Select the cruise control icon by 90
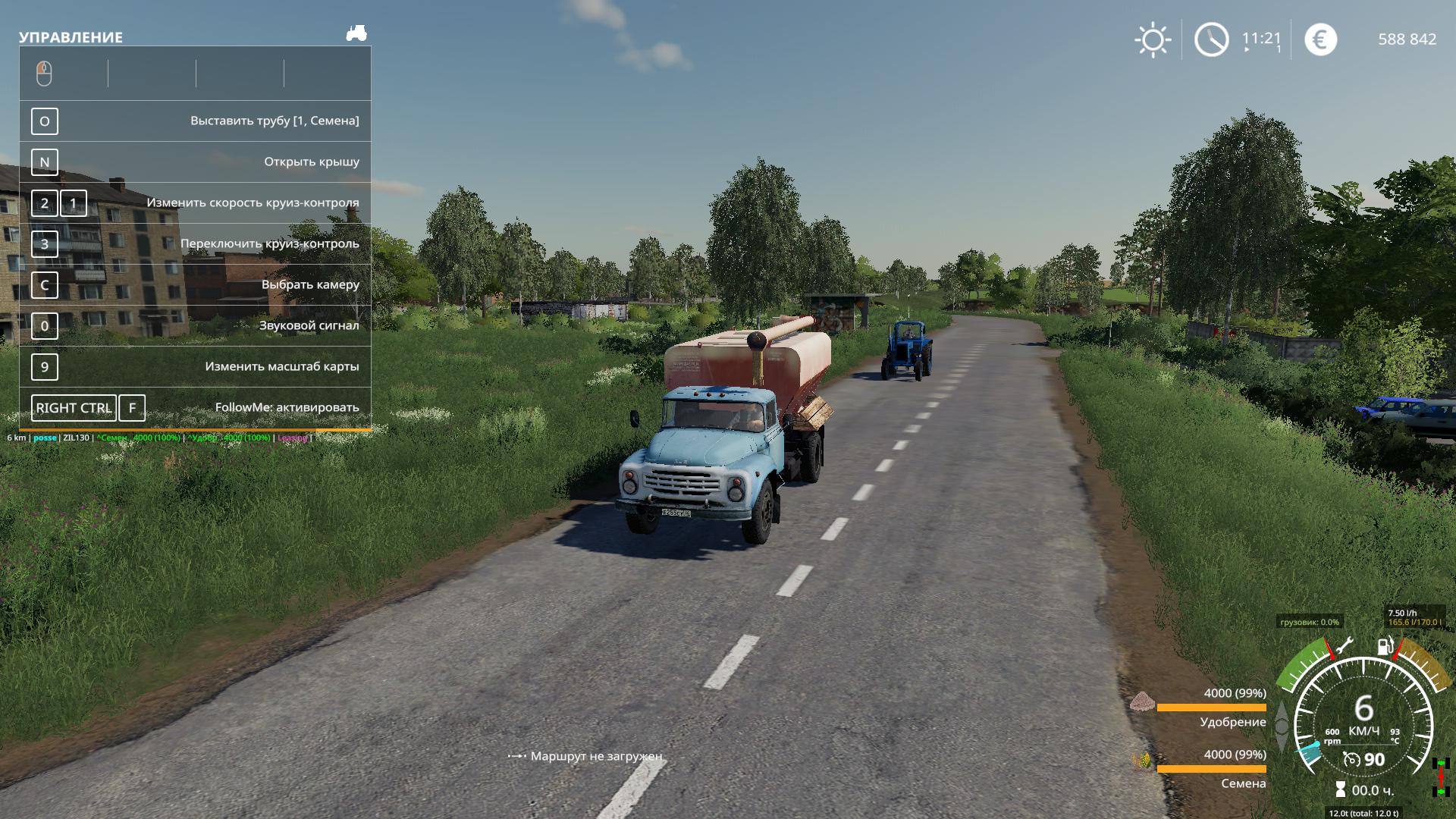The height and width of the screenshot is (819, 1456). pos(1351,759)
